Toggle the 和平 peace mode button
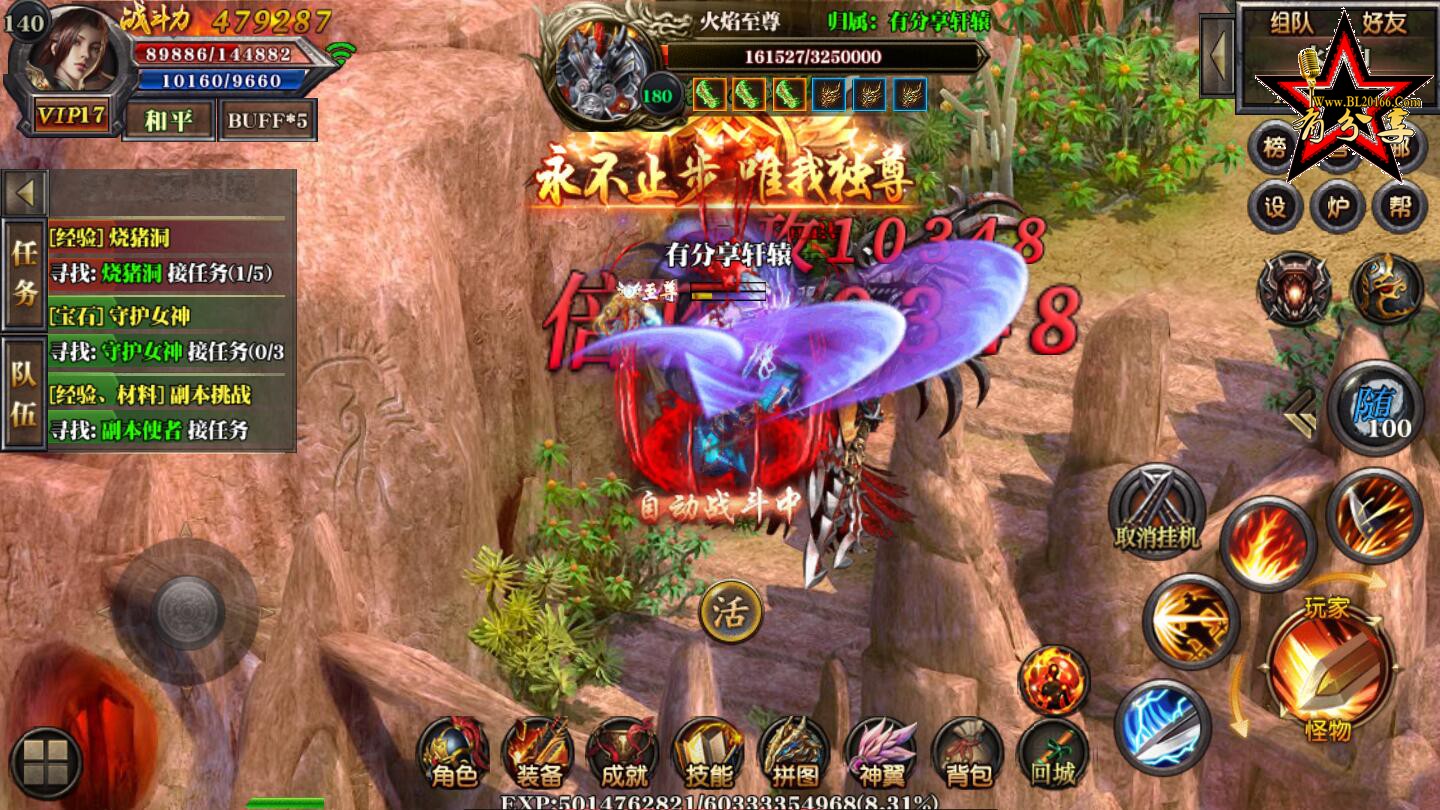 click(x=168, y=121)
